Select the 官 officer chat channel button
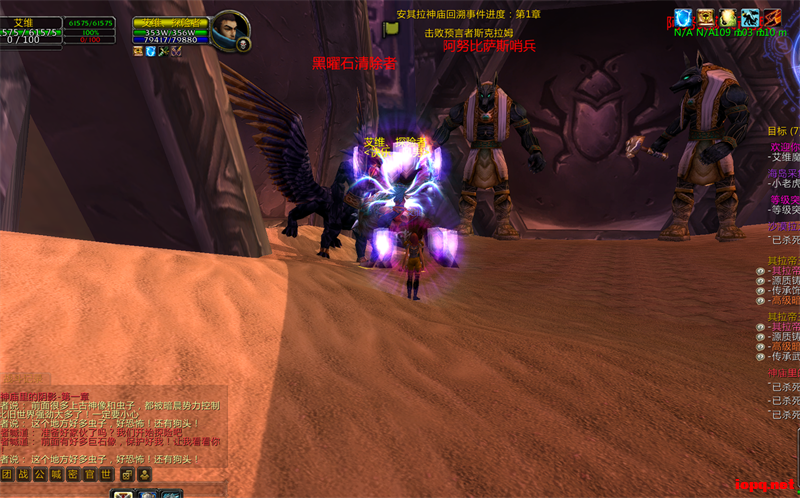Image resolution: width=800 pixels, height=498 pixels. [x=91, y=474]
